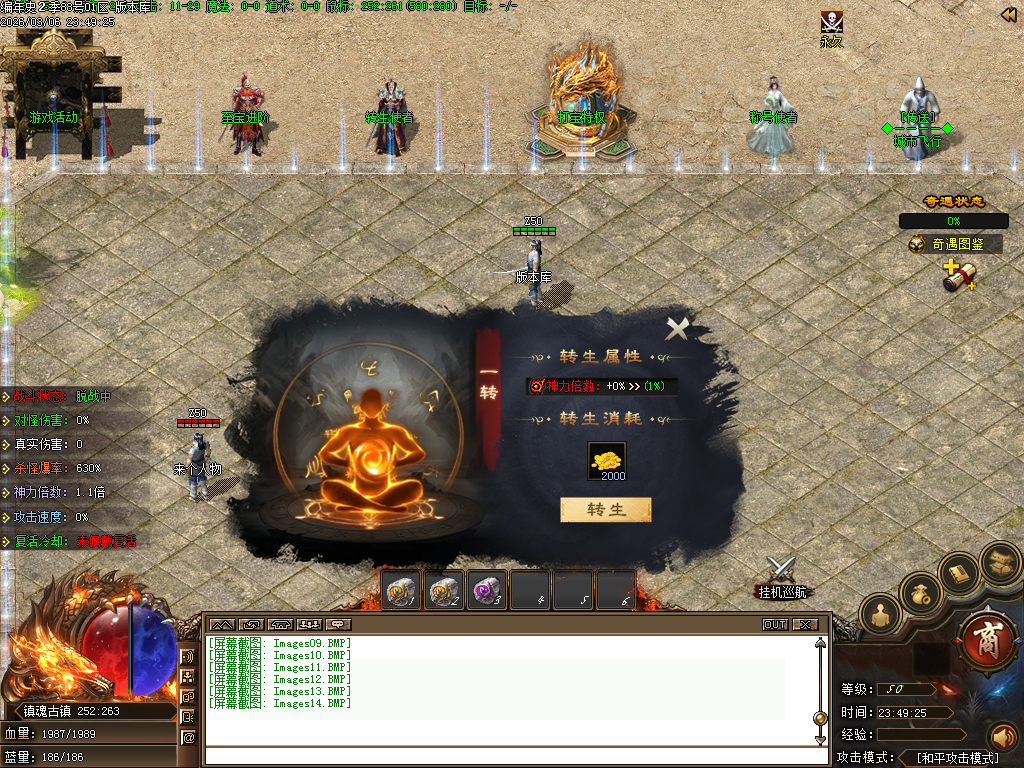Click the 转生 rebirth confirm button
Screen dimensions: 1024x768
(x=605, y=510)
